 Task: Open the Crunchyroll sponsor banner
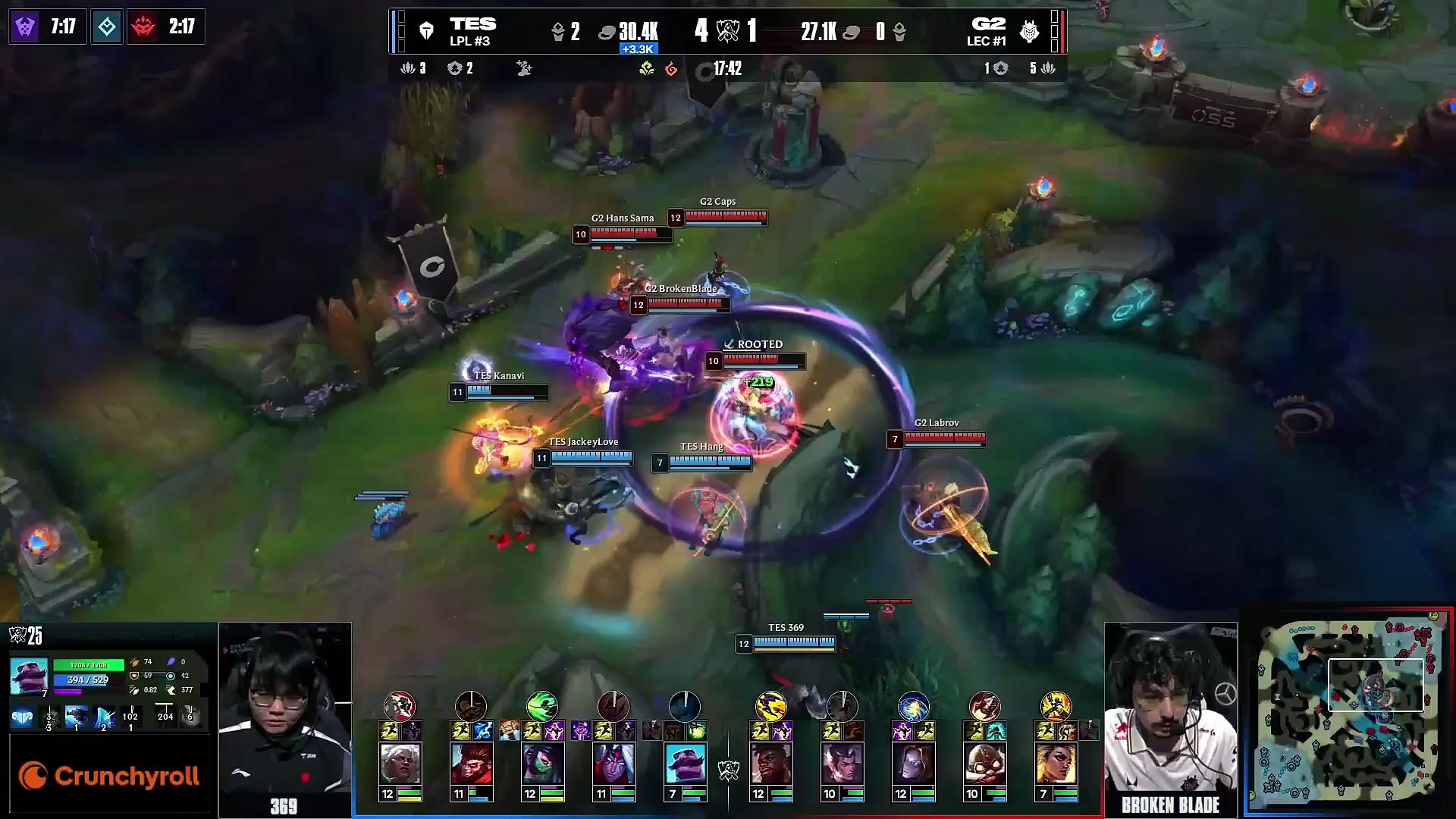[109, 776]
